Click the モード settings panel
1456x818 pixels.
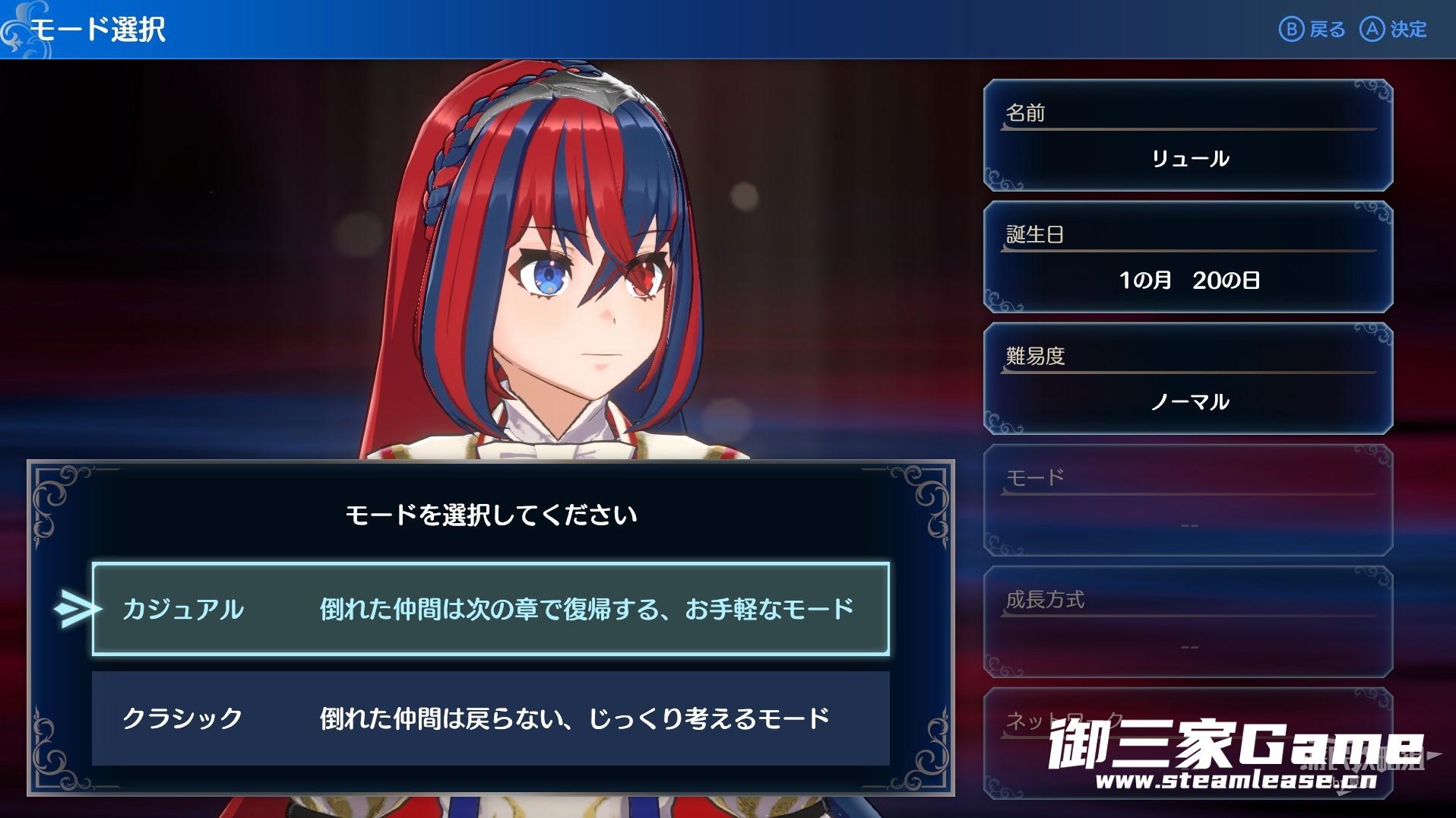pos(1188,500)
